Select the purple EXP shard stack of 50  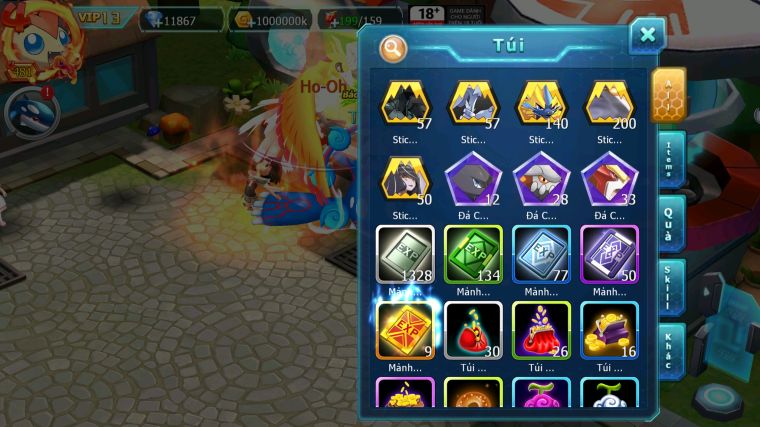609,254
